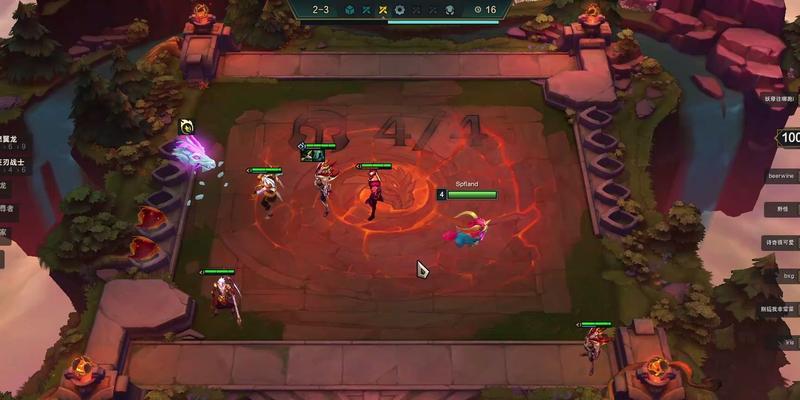Select bkg in the player list
The width and height of the screenshot is (800, 400).
click(x=788, y=275)
